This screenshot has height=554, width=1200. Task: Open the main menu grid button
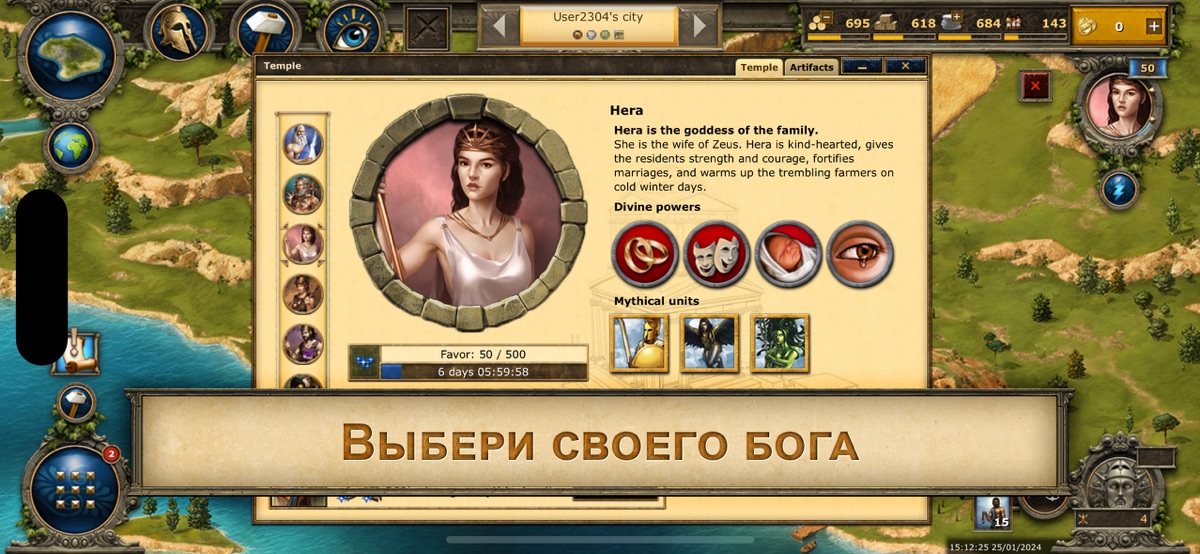(x=76, y=489)
